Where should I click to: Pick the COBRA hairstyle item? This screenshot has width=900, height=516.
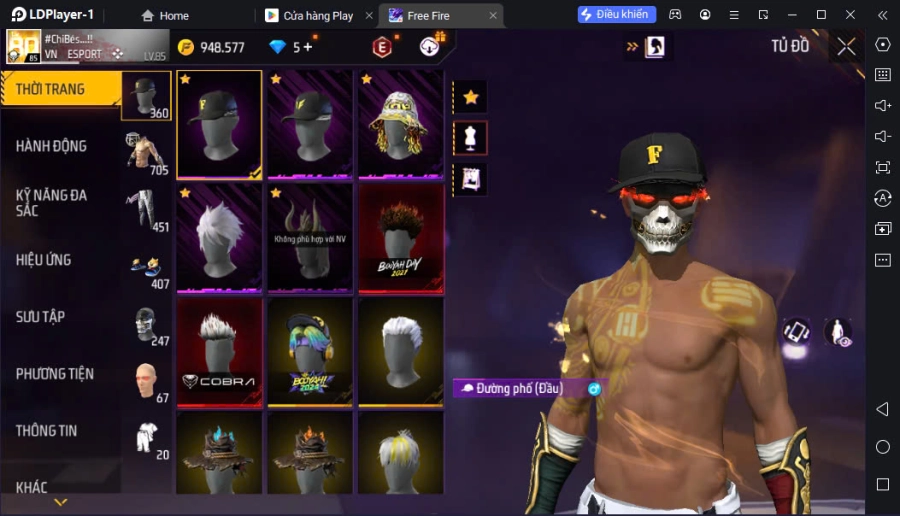click(219, 351)
